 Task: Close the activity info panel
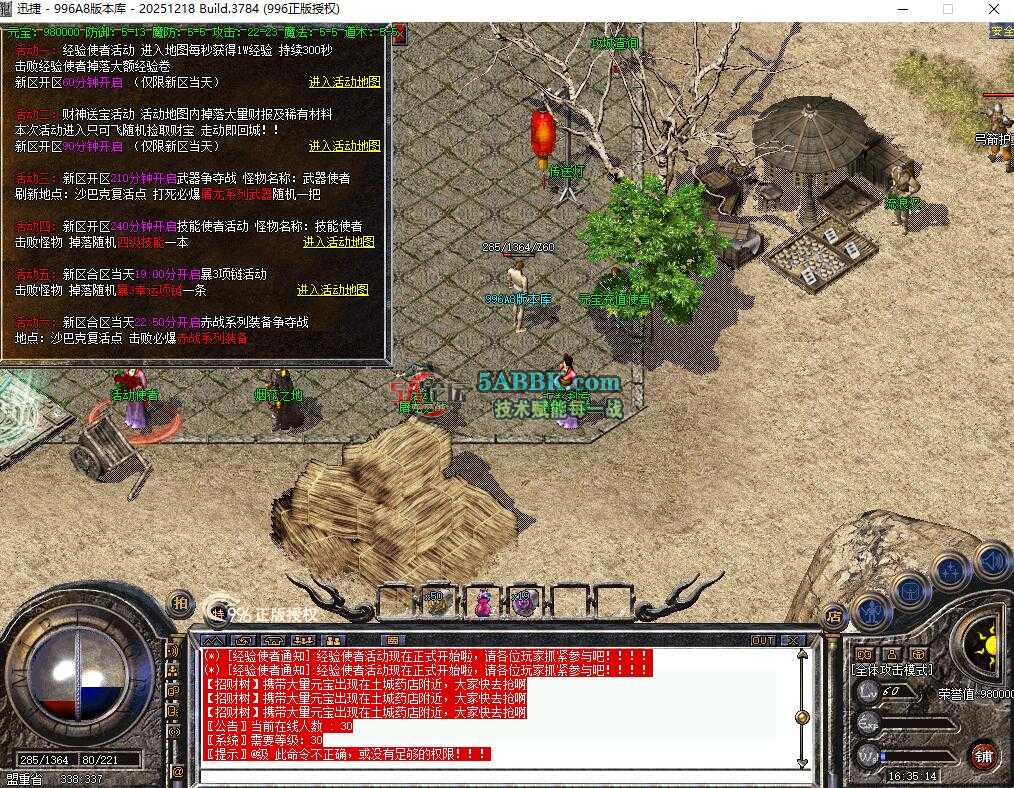[x=397, y=33]
